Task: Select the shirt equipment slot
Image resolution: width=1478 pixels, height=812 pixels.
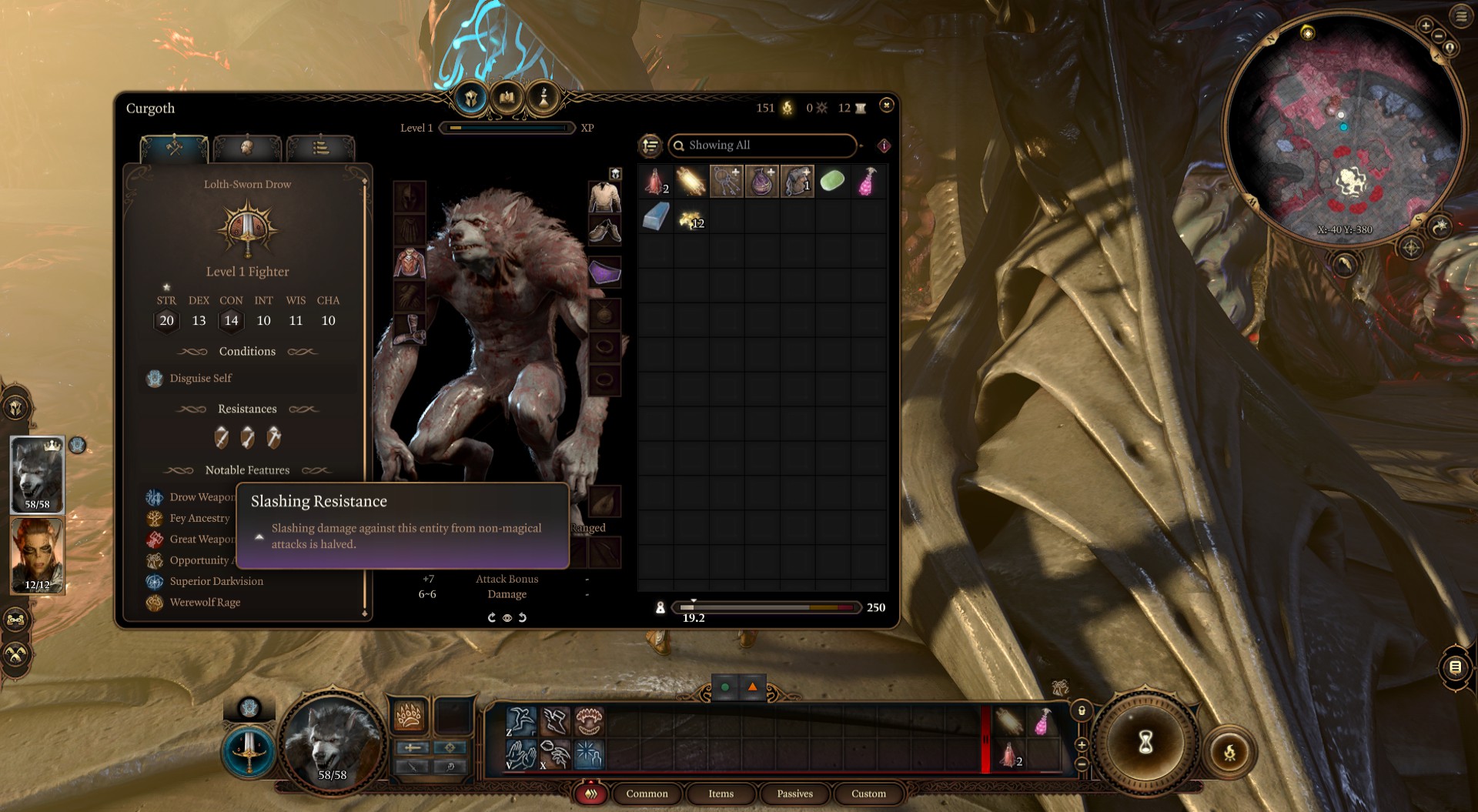Action: tap(605, 197)
